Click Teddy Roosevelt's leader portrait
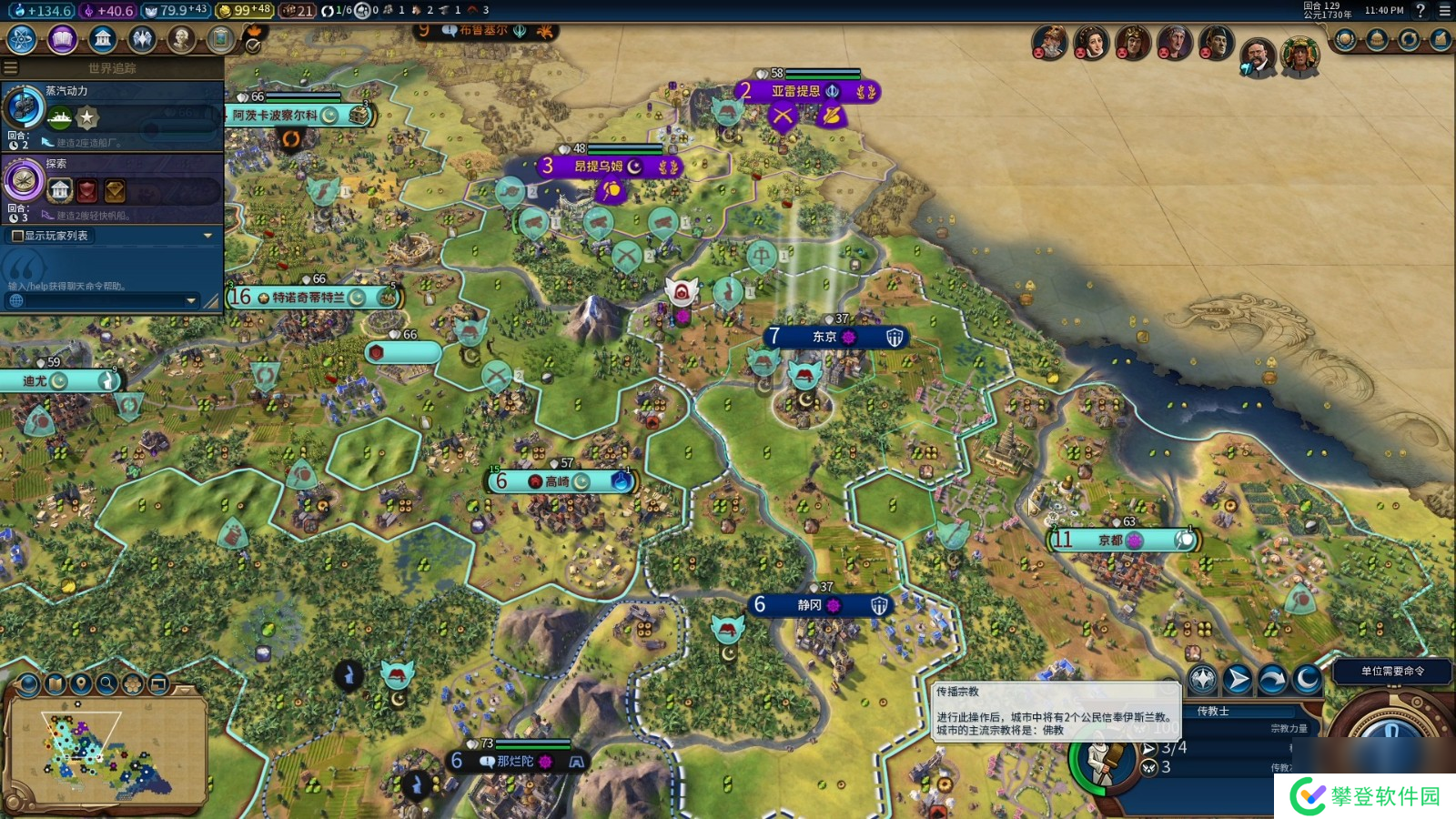The width and height of the screenshot is (1456, 819). tap(1258, 56)
